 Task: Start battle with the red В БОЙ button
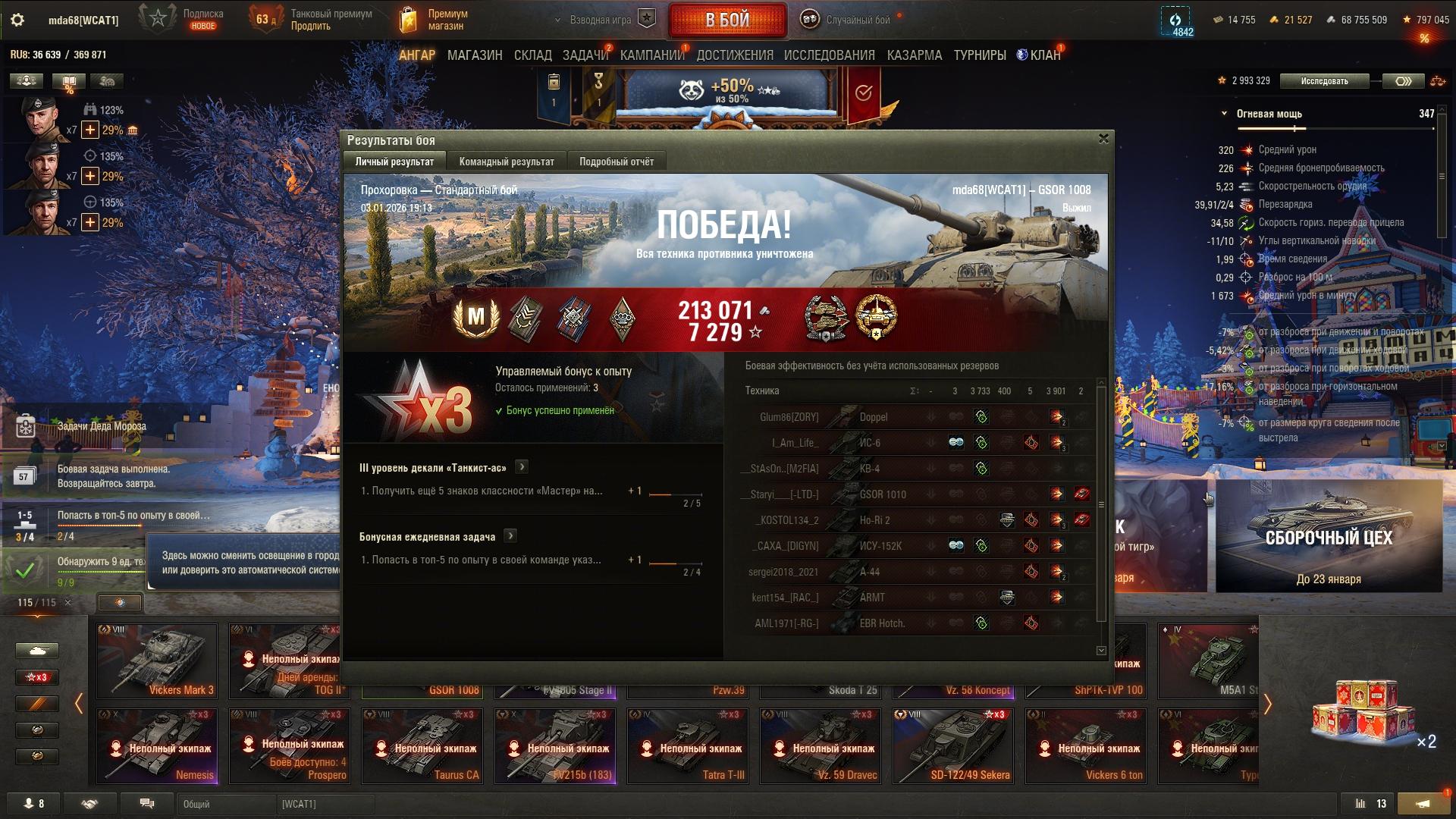click(x=727, y=20)
